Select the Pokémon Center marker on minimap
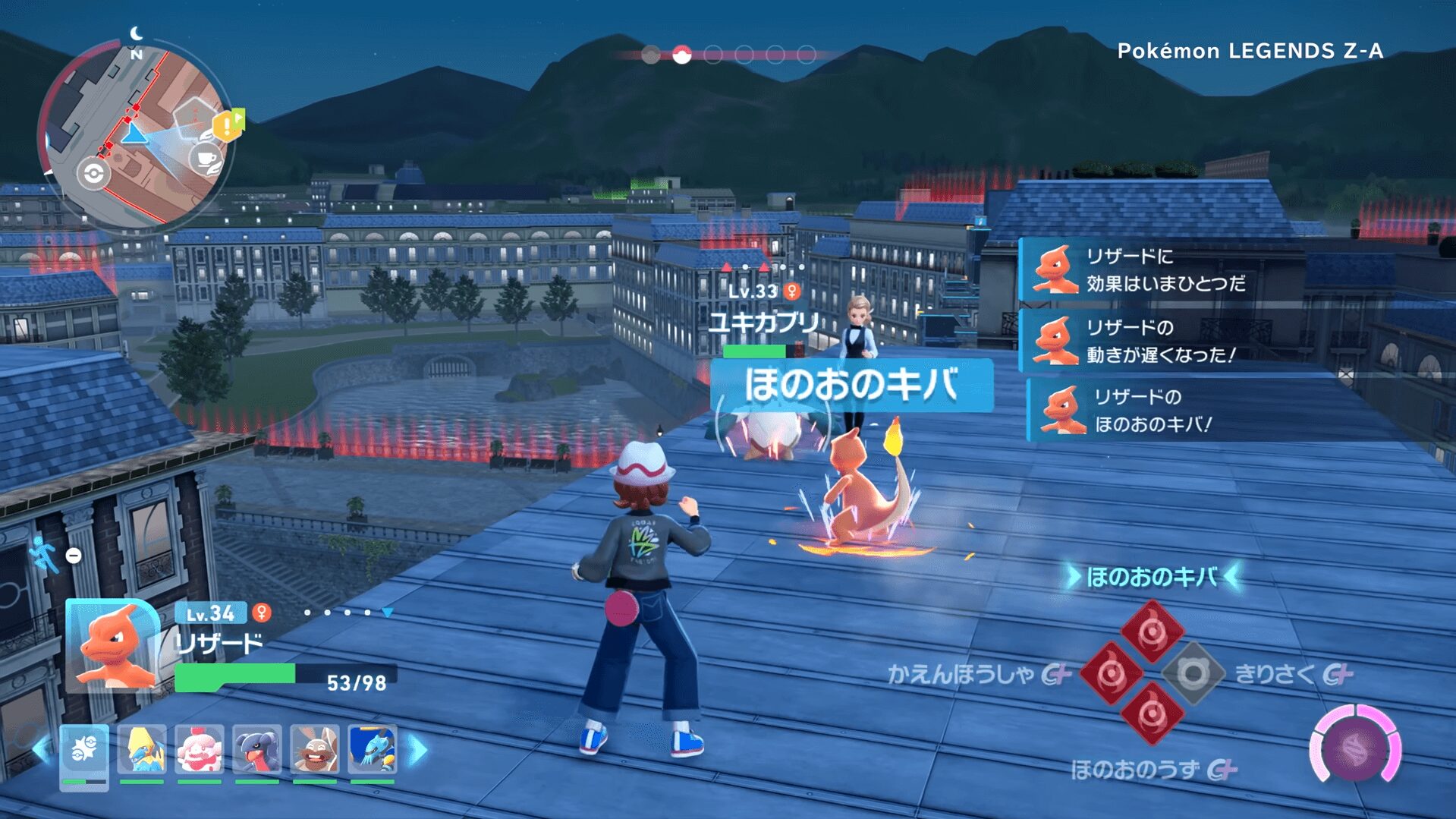The image size is (1456, 819). pyautogui.click(x=93, y=174)
